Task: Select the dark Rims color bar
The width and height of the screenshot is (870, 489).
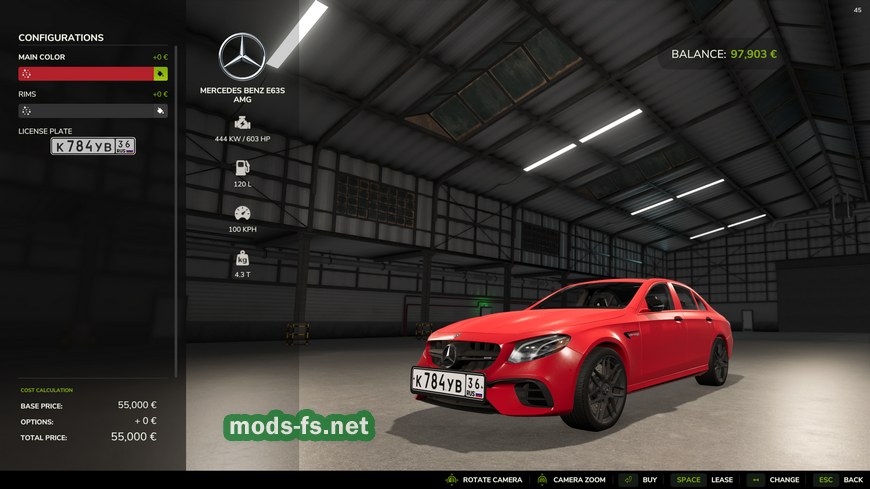Action: point(85,111)
